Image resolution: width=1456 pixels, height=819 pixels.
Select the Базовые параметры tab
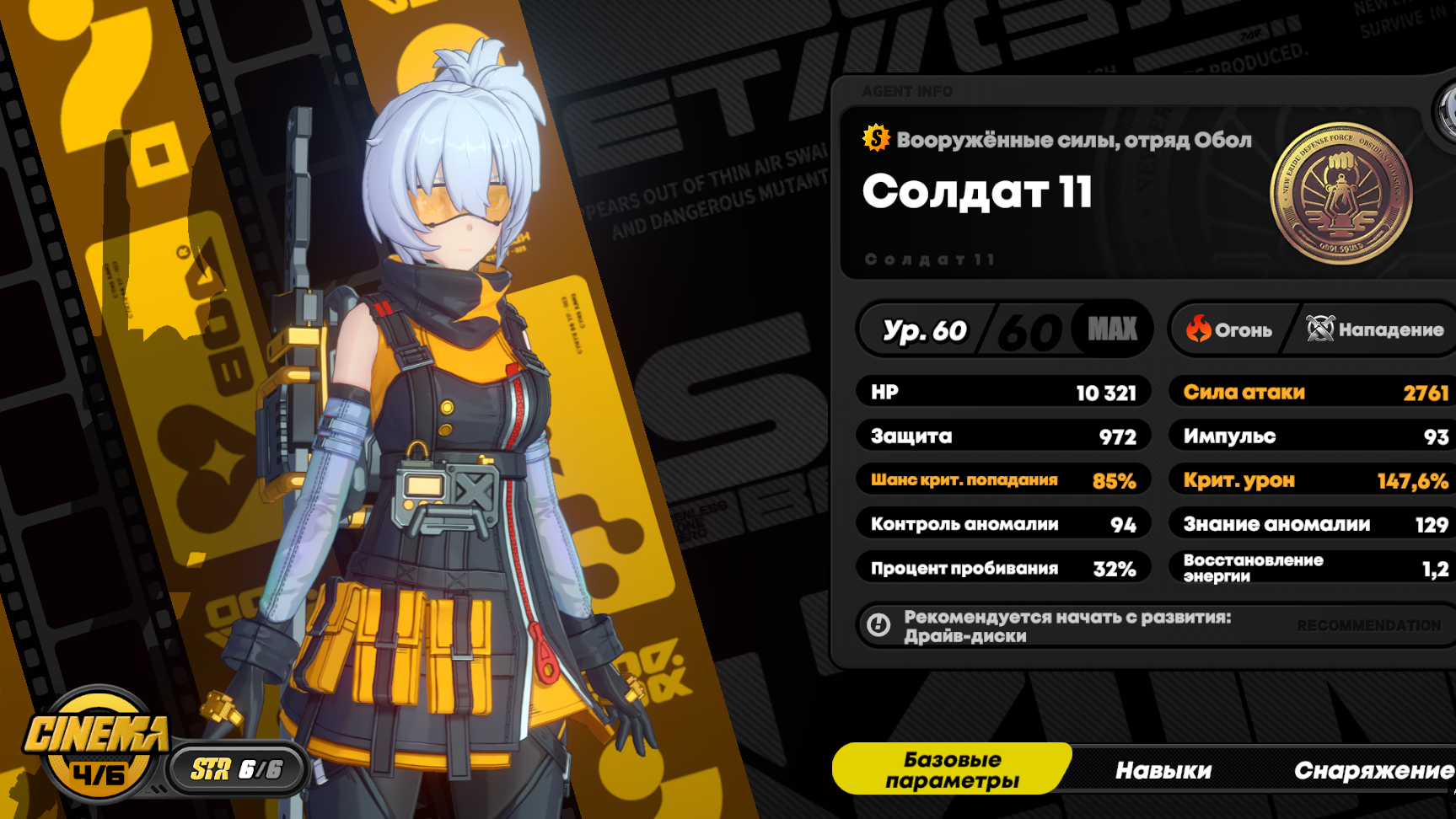tap(952, 769)
